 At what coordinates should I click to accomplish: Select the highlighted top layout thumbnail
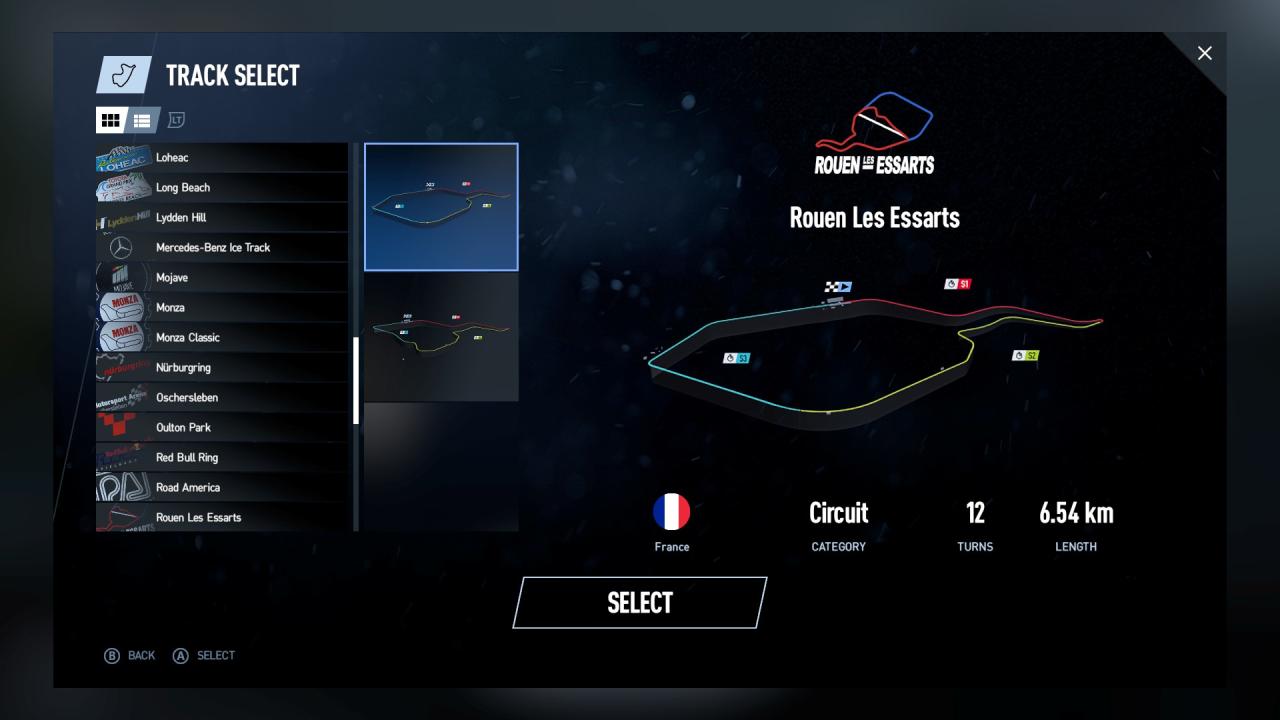pyautogui.click(x=441, y=207)
